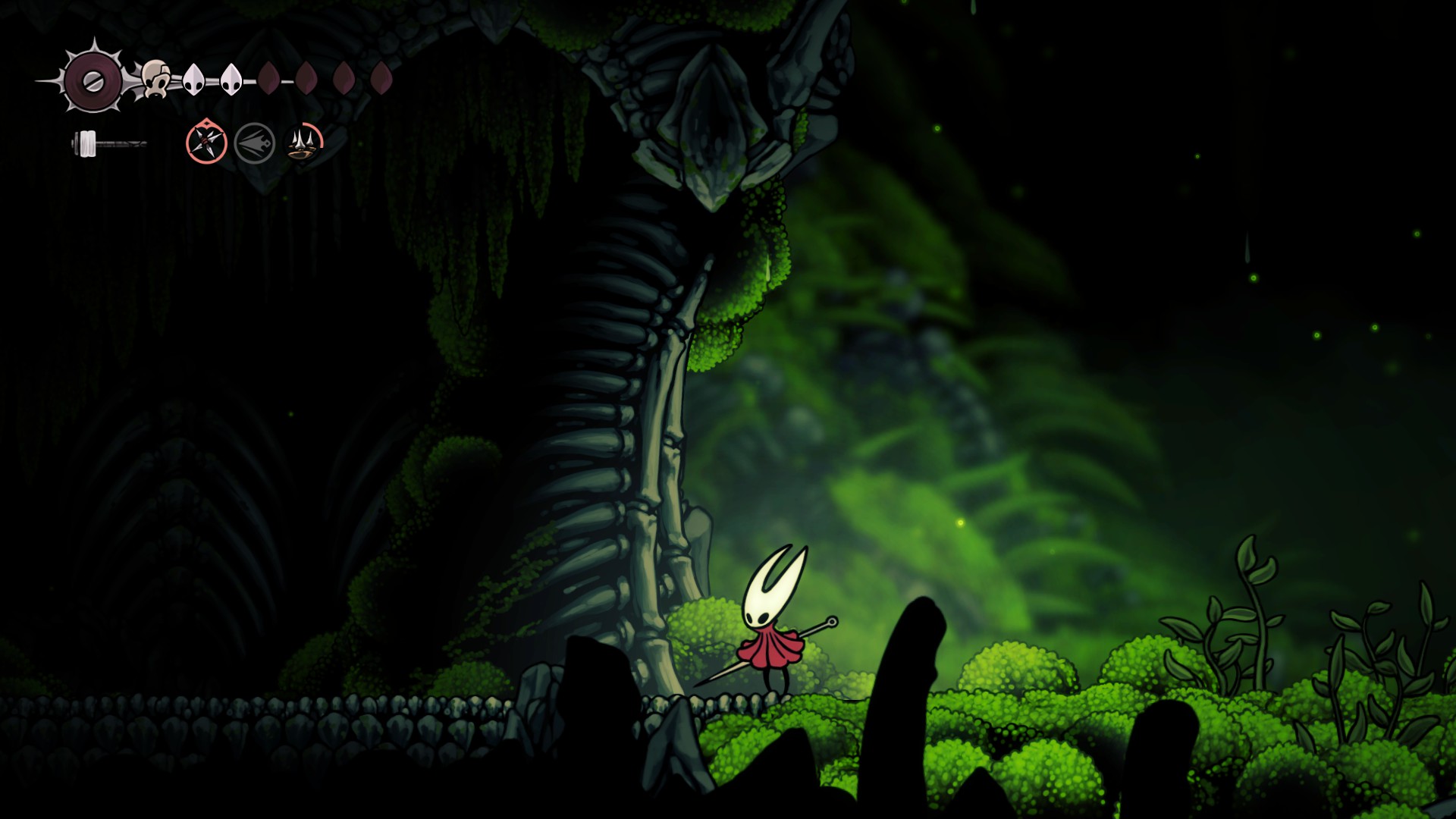Activate the spike trap tool icon
The height and width of the screenshot is (819, 1456).
coord(304,142)
